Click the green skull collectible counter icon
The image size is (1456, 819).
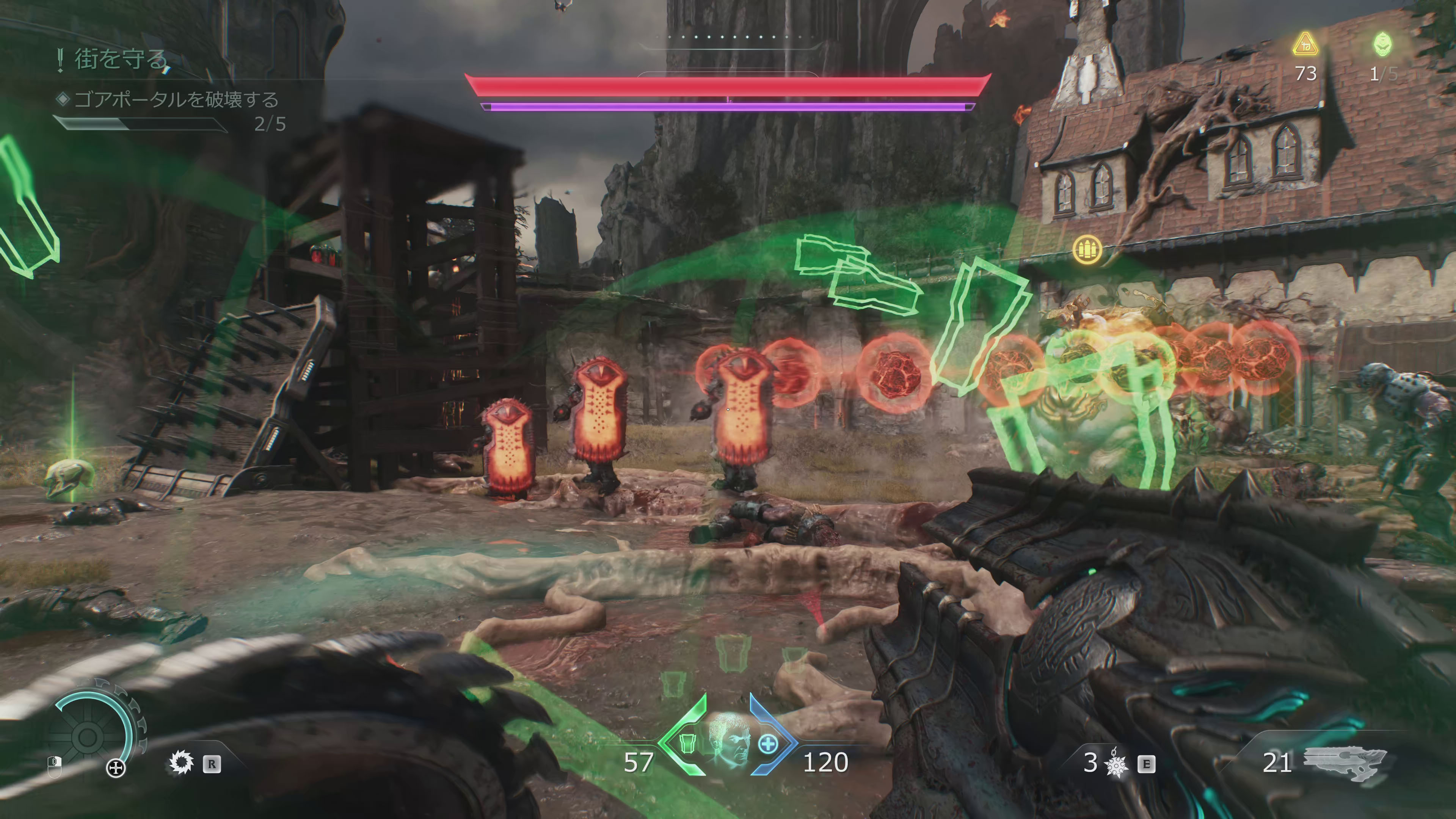point(1382,45)
